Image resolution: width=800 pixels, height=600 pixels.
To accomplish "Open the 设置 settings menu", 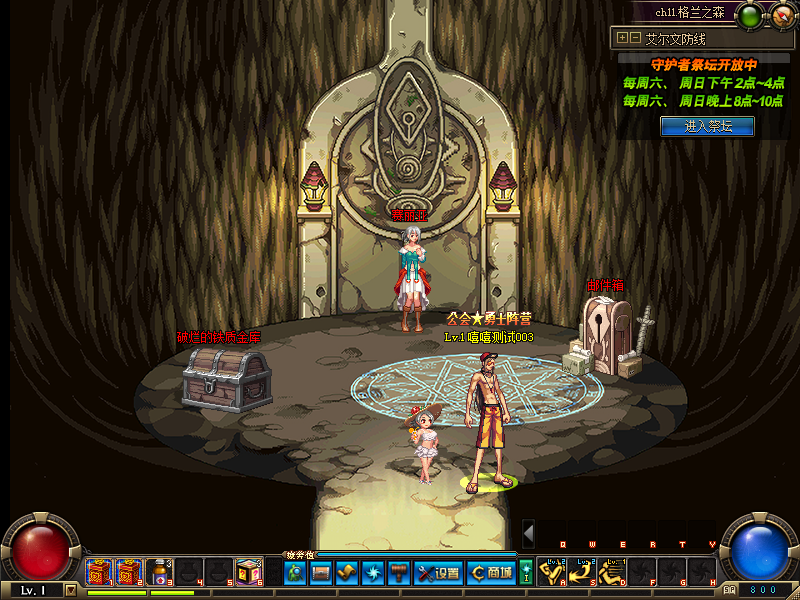I will 438,573.
